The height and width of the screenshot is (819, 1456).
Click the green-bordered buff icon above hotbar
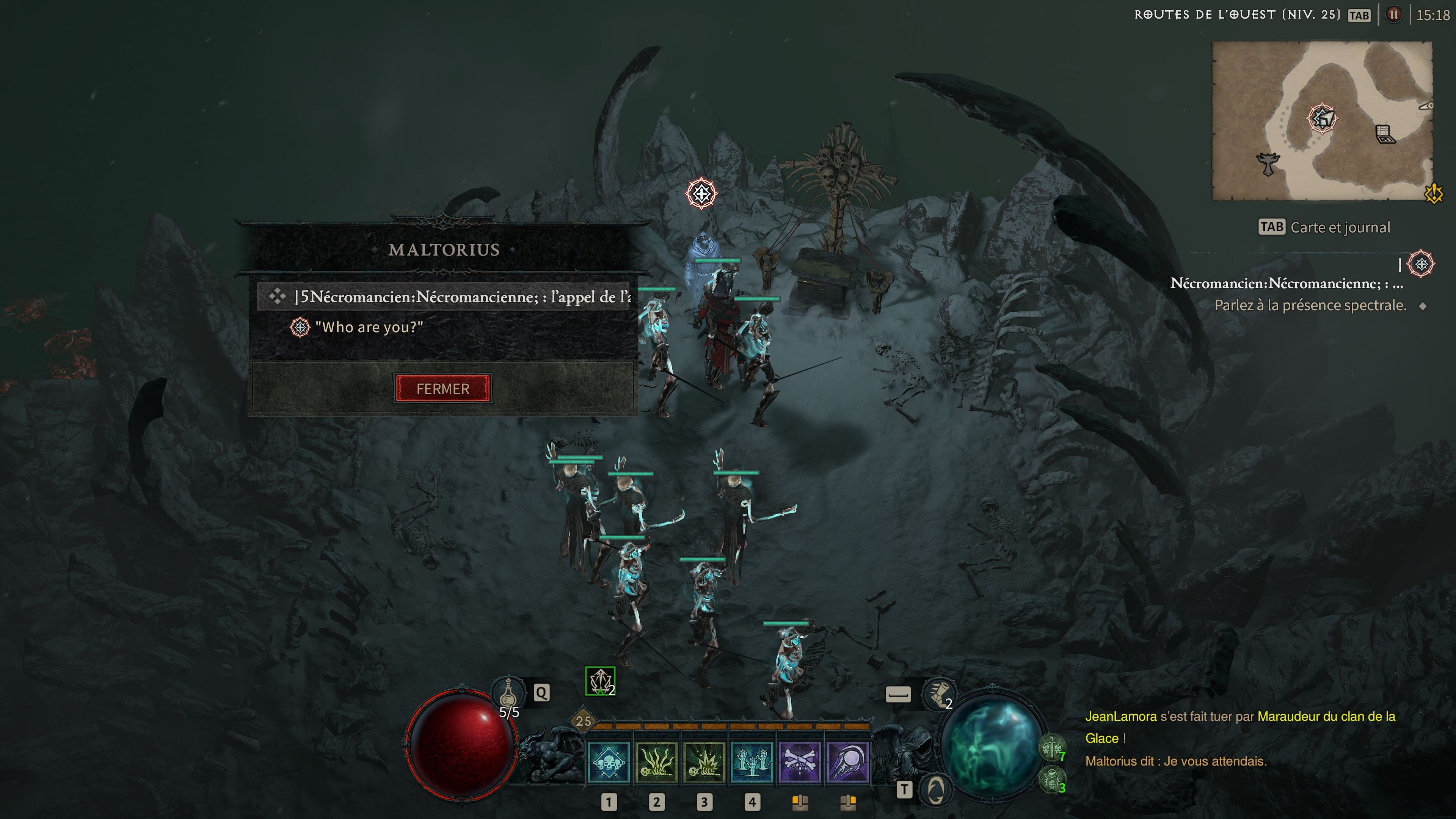[x=600, y=681]
